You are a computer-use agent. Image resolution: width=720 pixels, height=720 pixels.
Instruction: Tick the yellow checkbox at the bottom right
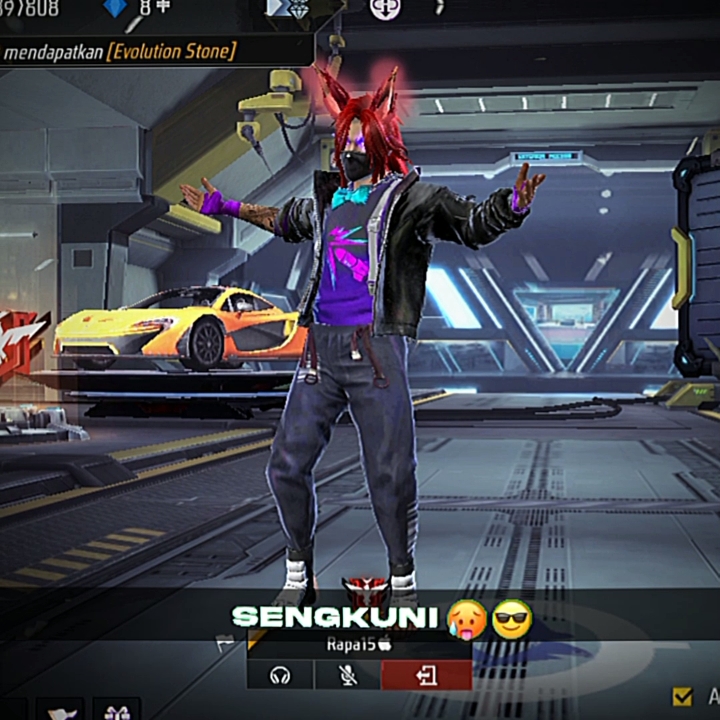[683, 696]
